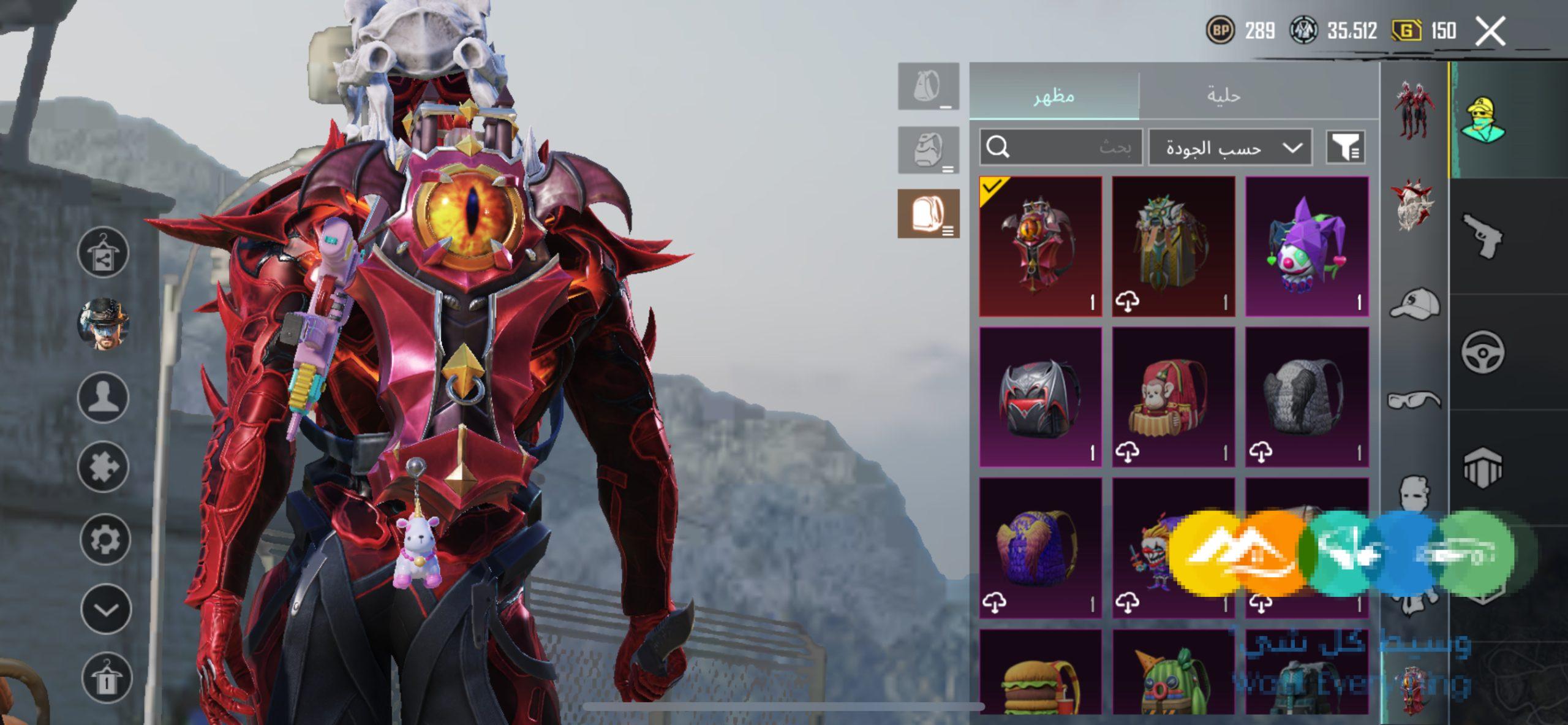Choose the purple jester clown backpack
The width and height of the screenshot is (1568, 725).
pyautogui.click(x=1306, y=246)
